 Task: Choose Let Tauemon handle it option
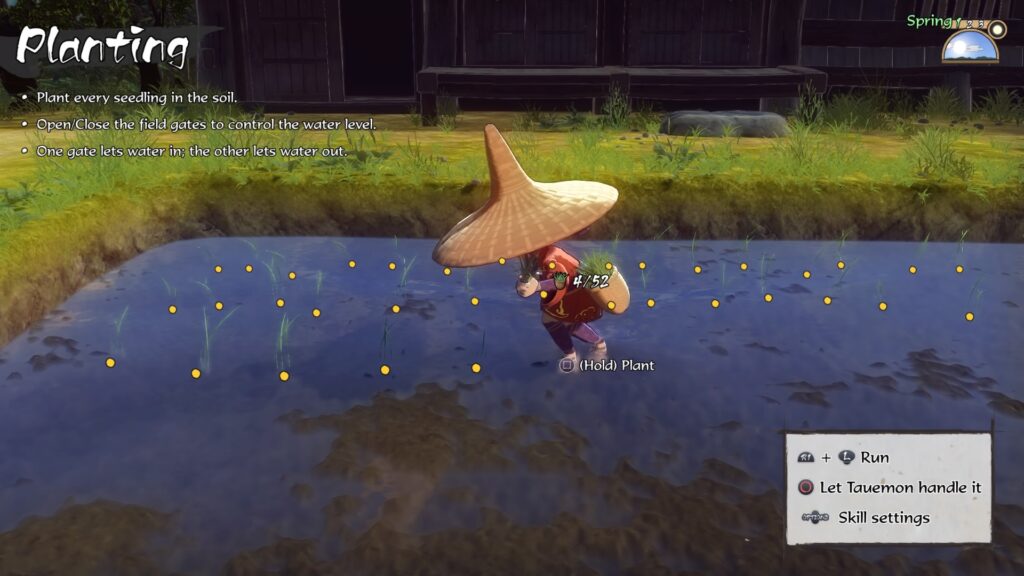pyautogui.click(x=899, y=487)
